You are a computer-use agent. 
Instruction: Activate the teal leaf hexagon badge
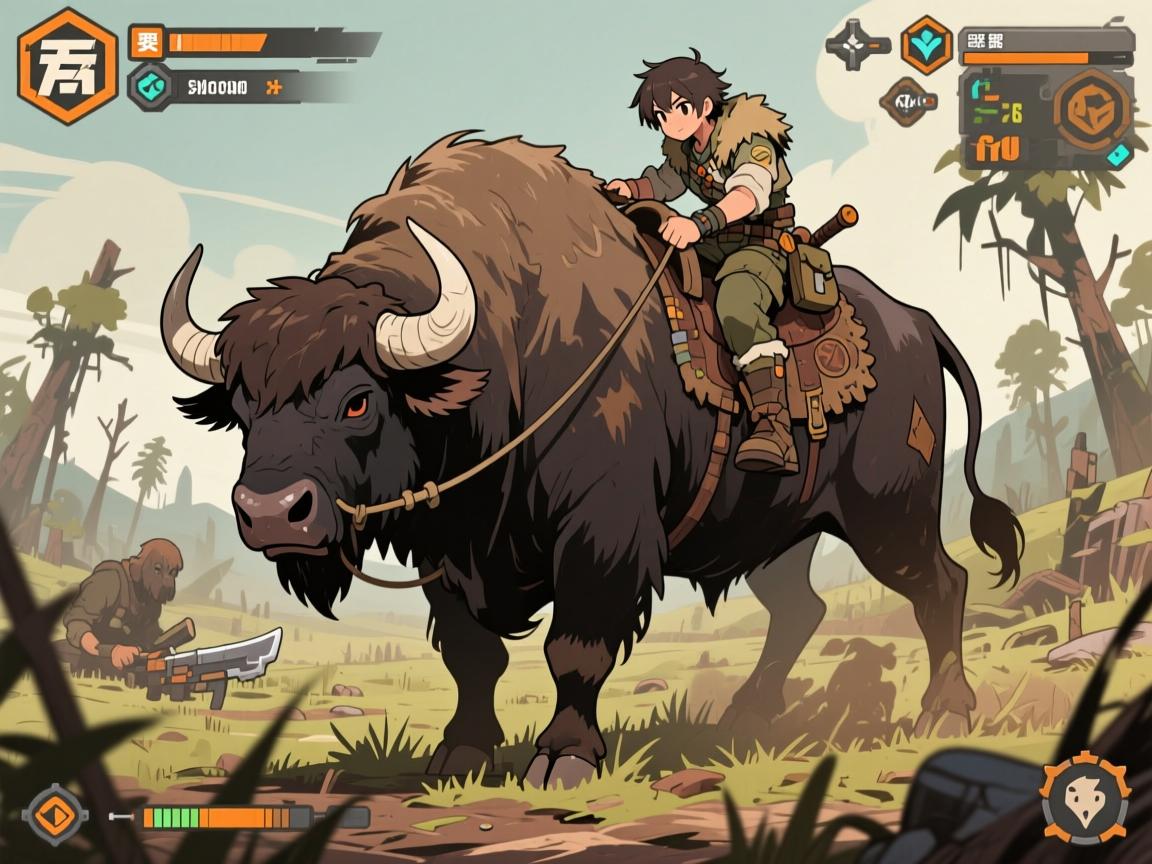(x=925, y=45)
